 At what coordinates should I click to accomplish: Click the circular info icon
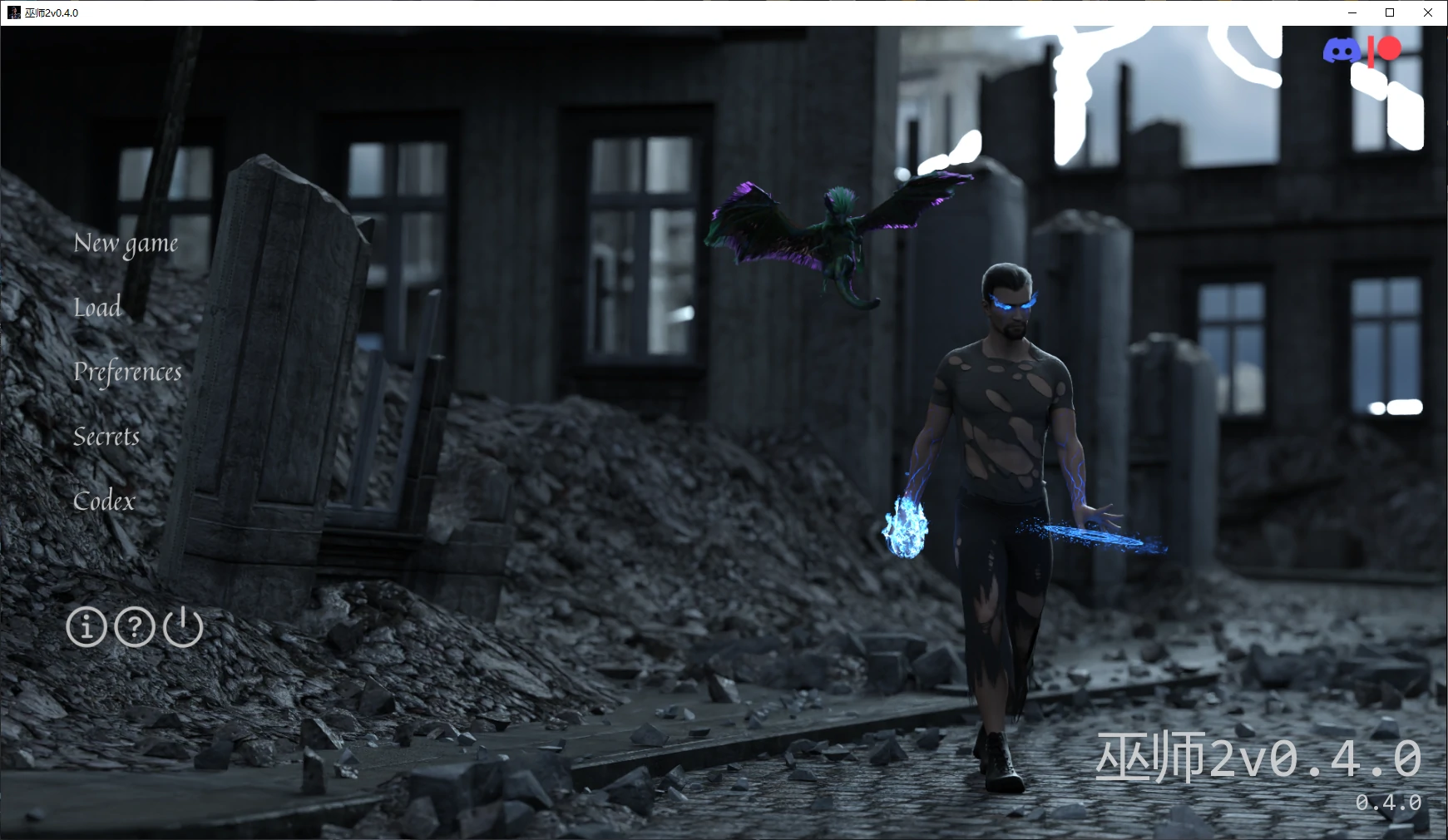86,628
